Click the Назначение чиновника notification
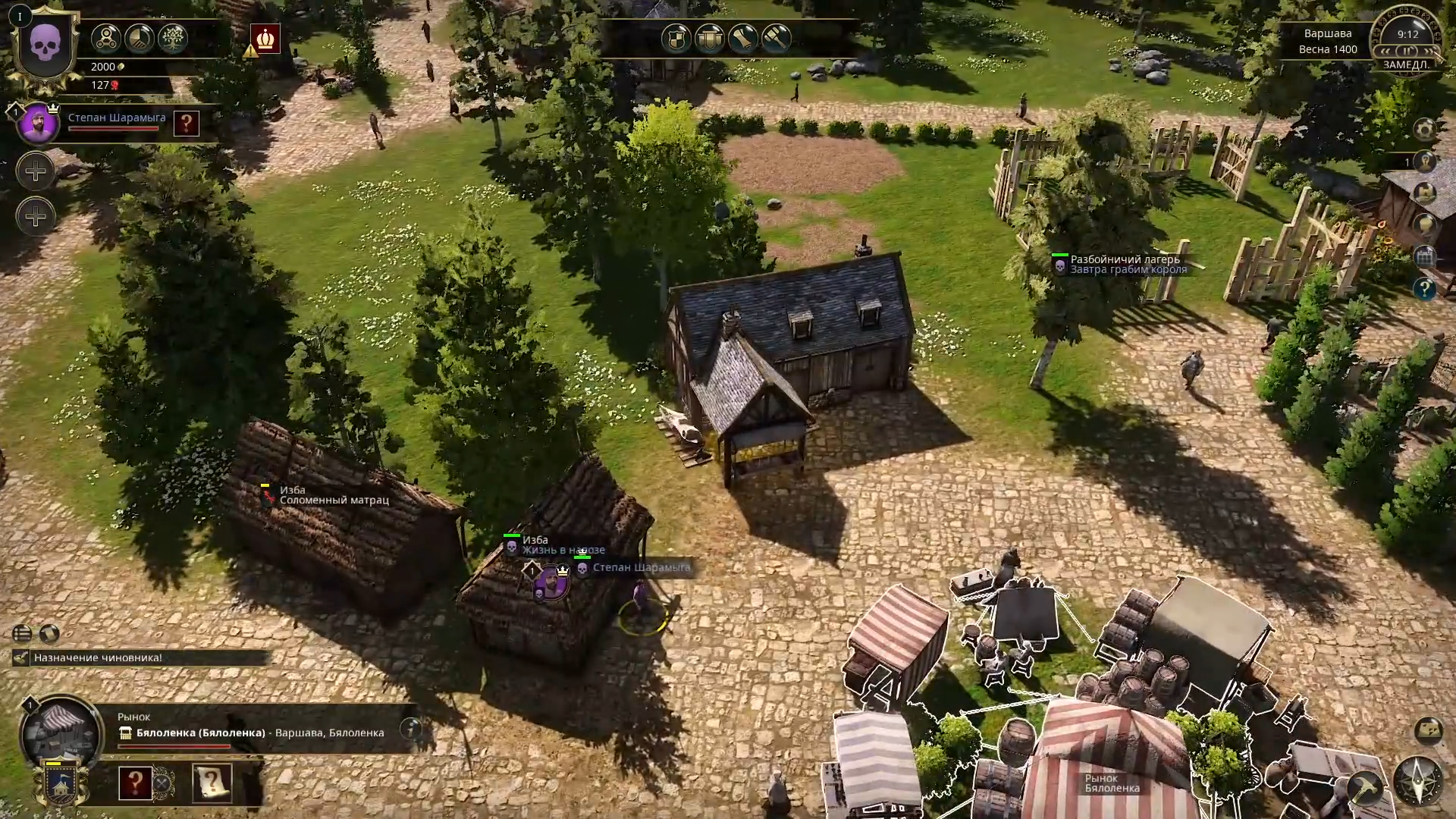 click(x=98, y=657)
